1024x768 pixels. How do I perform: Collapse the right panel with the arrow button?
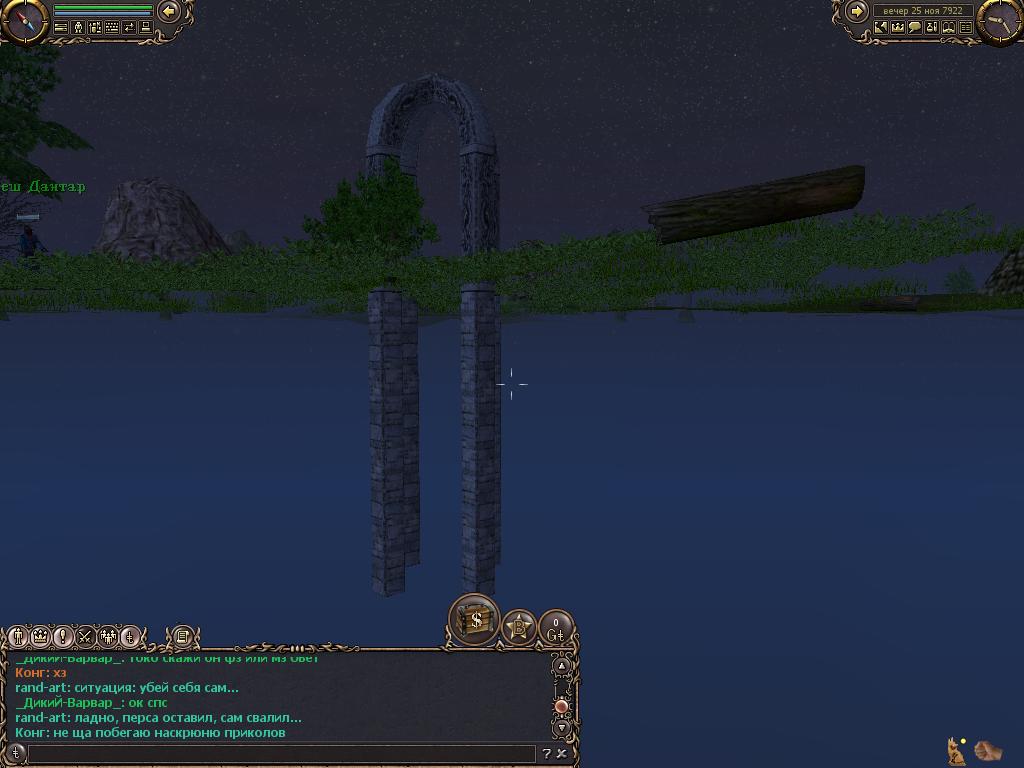[x=857, y=12]
